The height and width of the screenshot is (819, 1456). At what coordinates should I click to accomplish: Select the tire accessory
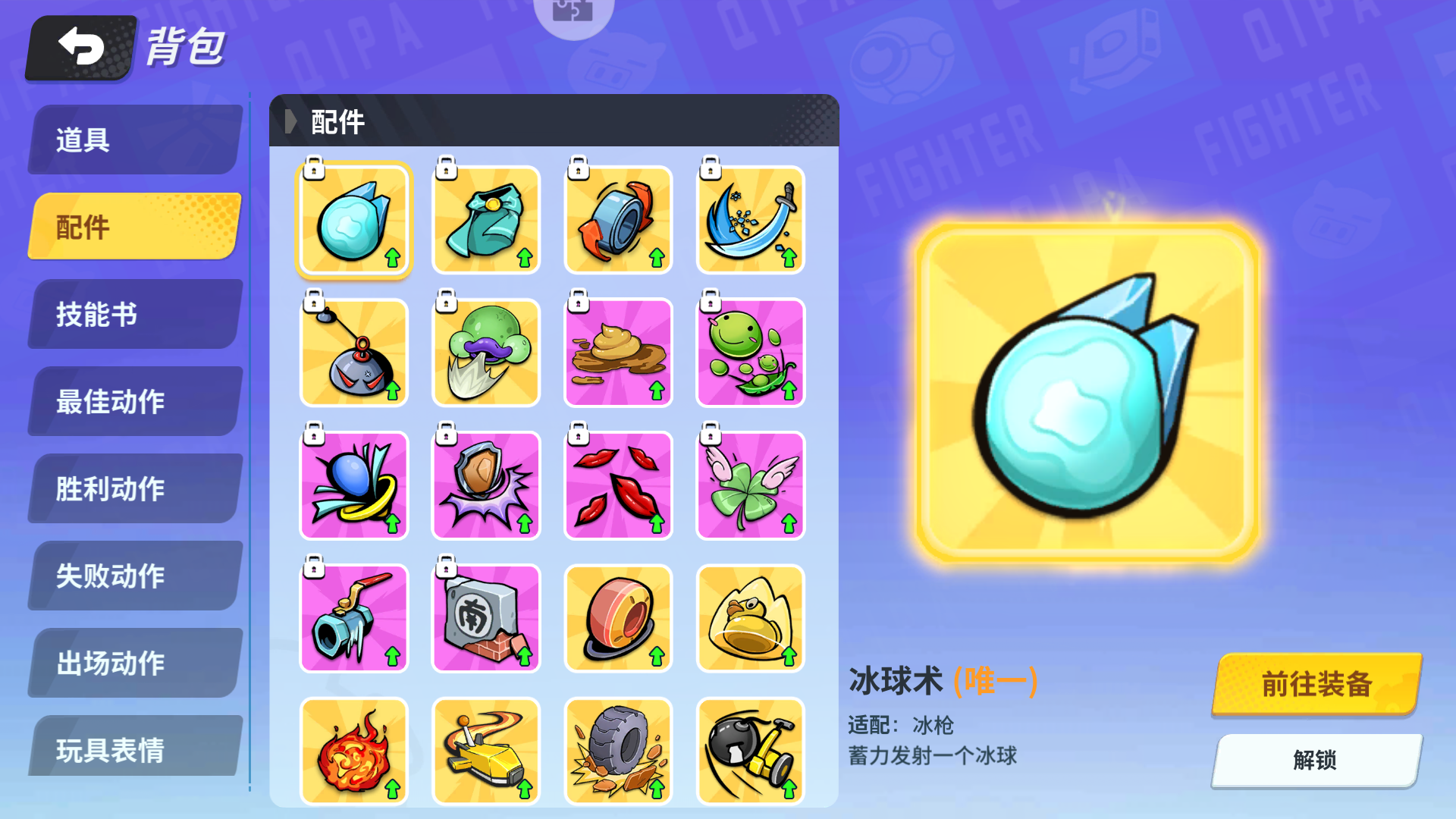click(618, 750)
